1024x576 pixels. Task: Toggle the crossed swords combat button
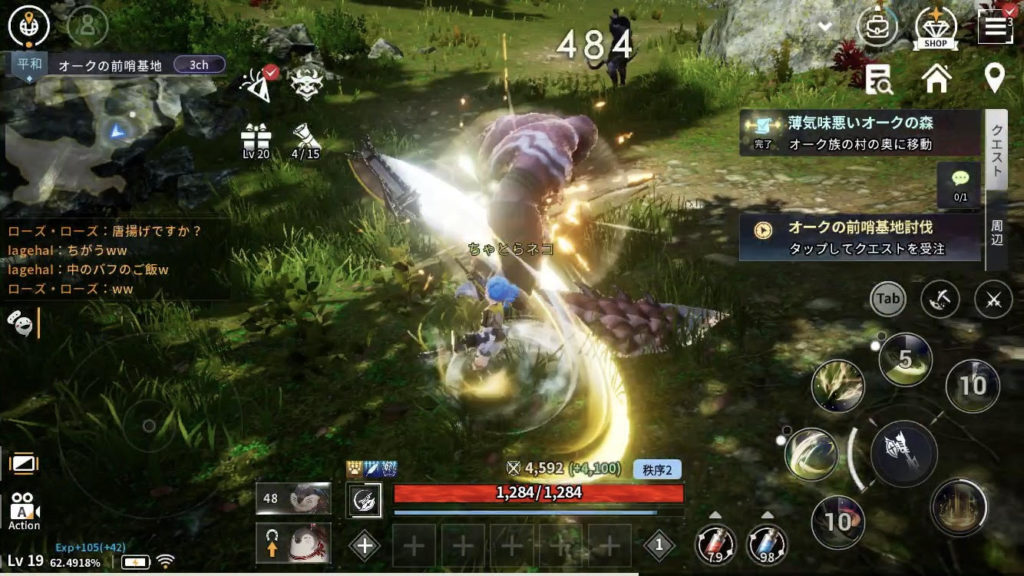(993, 298)
